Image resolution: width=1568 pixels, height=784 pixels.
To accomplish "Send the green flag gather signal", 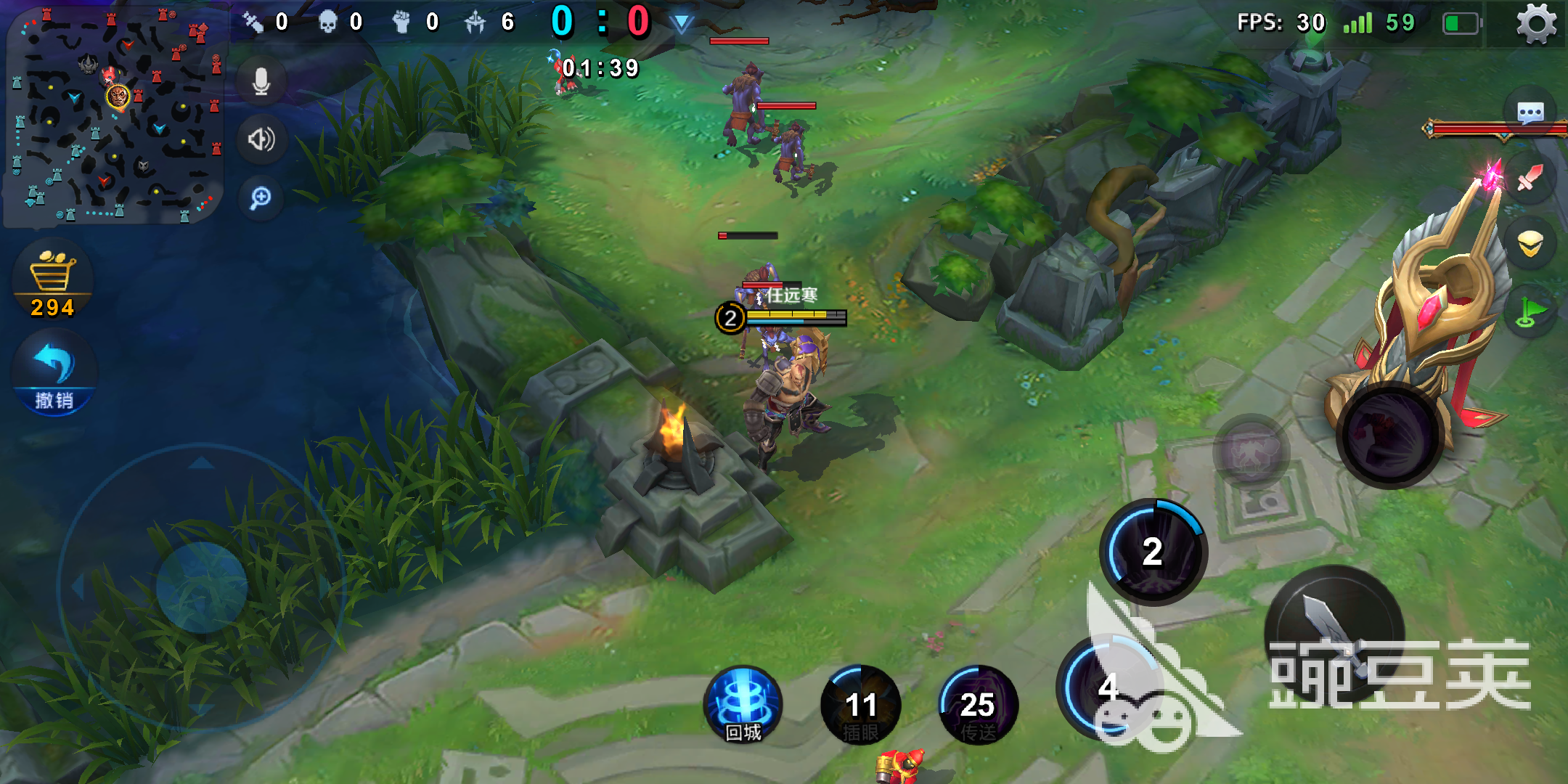I will (x=1530, y=312).
